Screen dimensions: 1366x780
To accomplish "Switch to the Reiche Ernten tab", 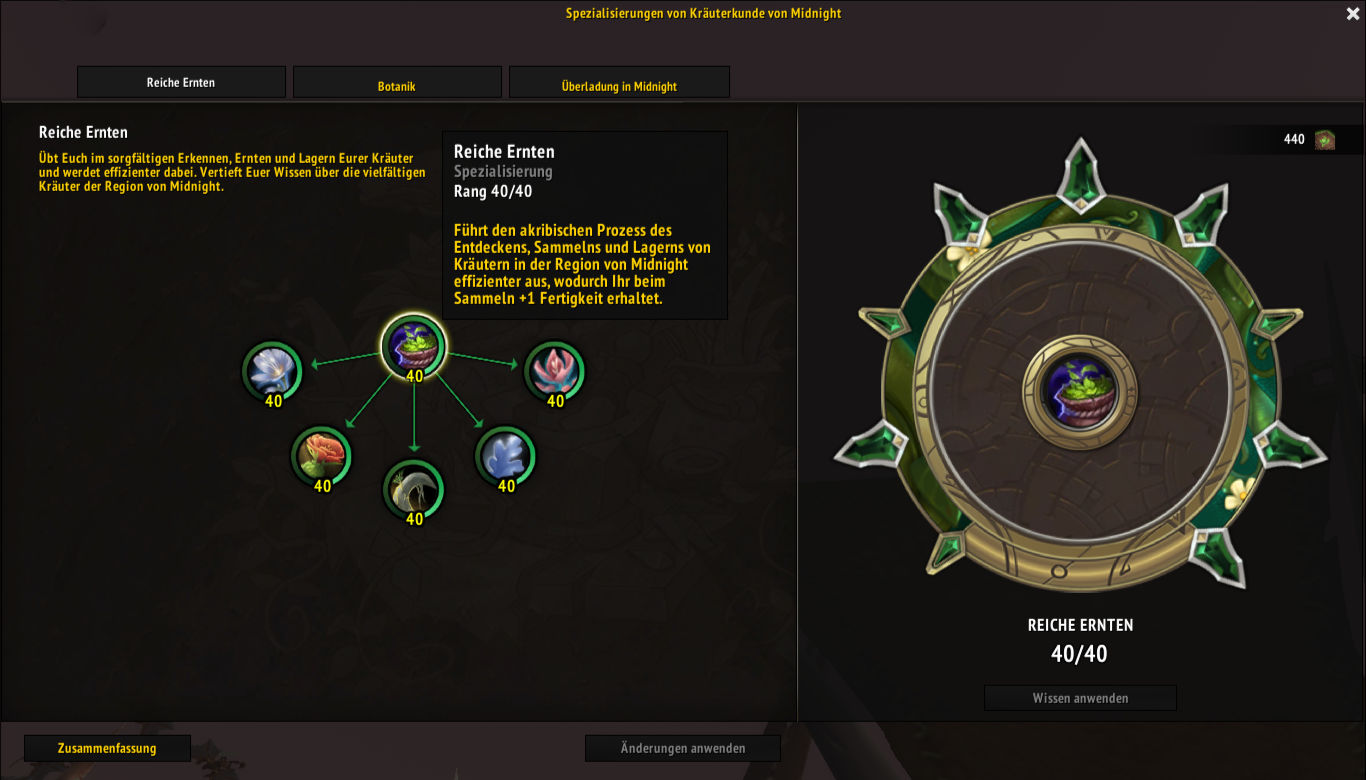I will [x=181, y=83].
